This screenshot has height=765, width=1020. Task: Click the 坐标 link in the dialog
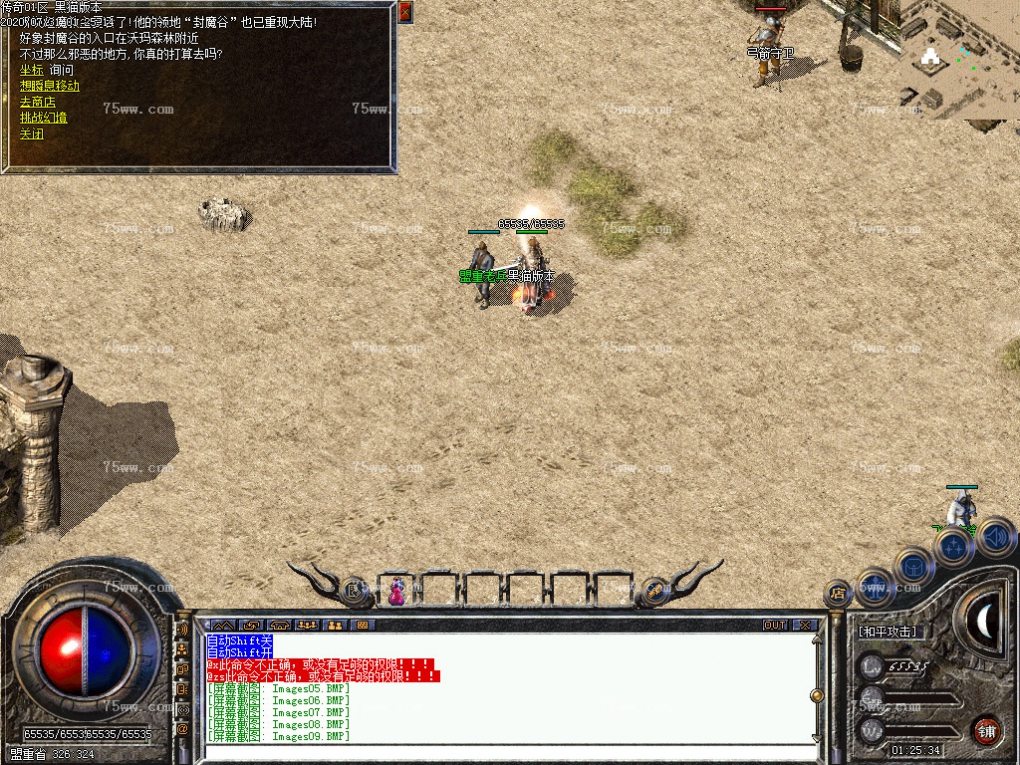(31, 70)
